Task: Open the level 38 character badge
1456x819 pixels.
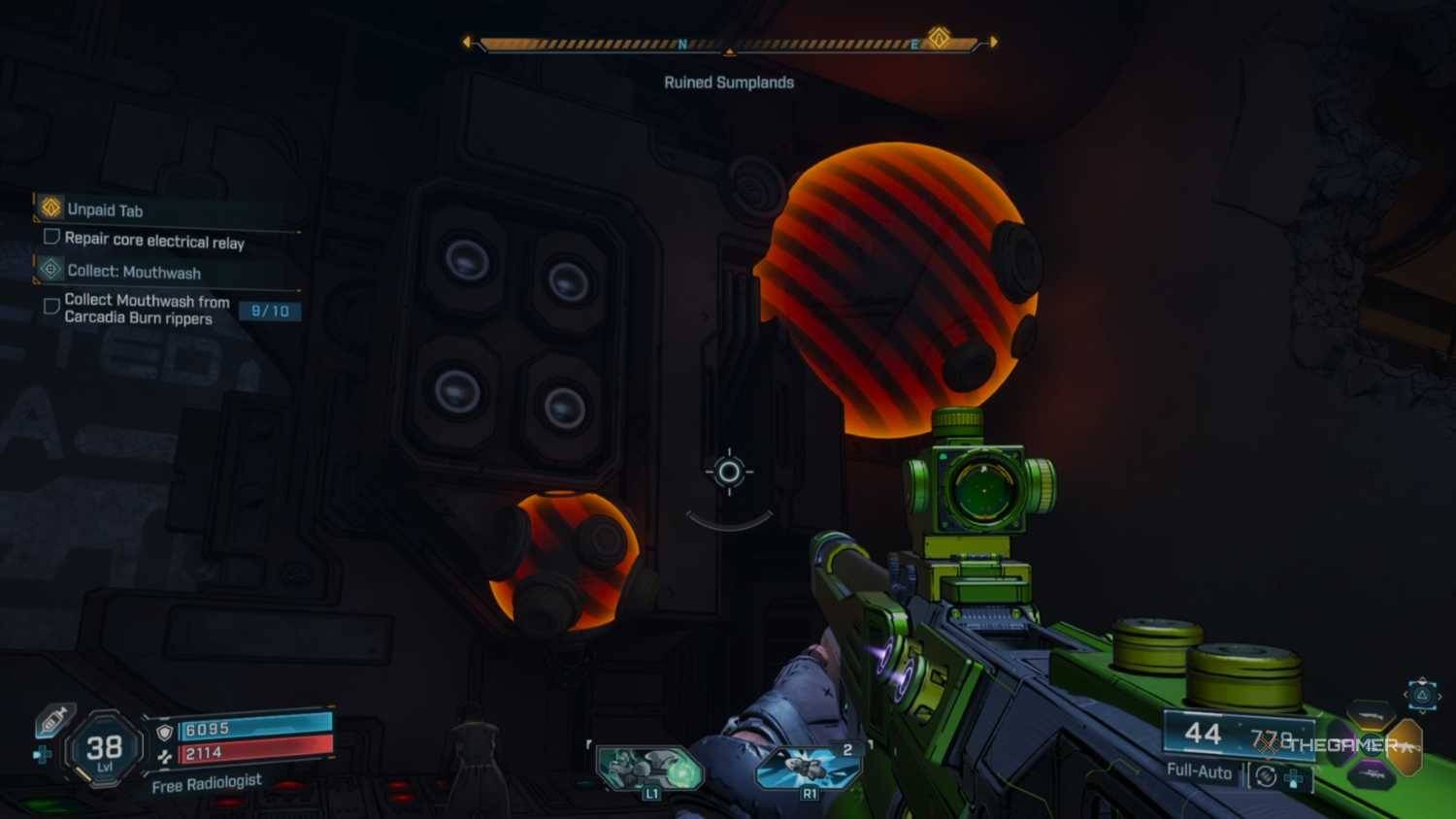Action: 105,749
